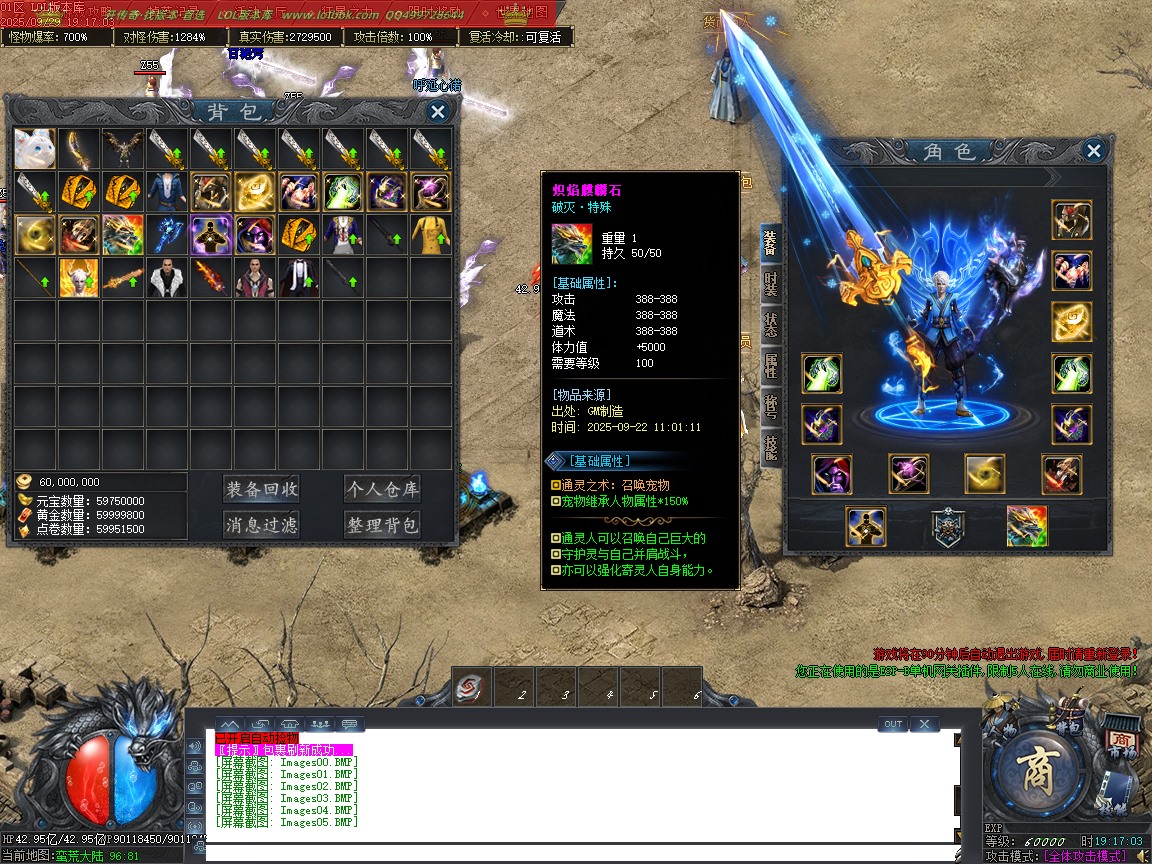Image resolution: width=1152 pixels, height=864 pixels.
Task: Pick the blue crystal axe in the bag
Action: tap(167, 235)
